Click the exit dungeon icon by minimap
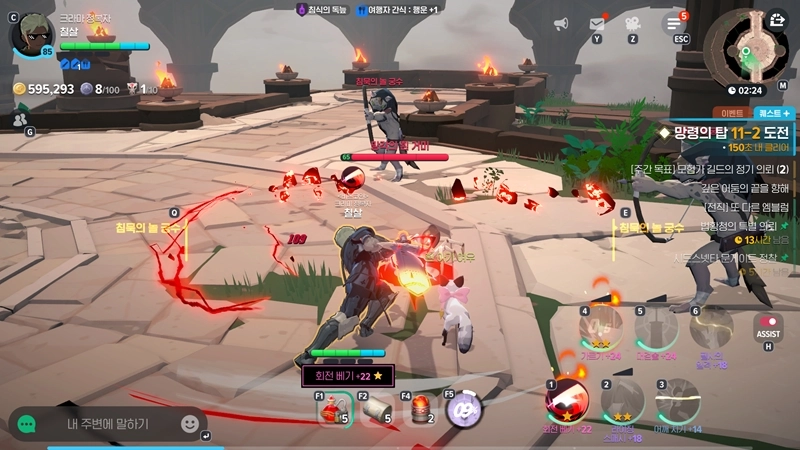The height and width of the screenshot is (450, 800). 777,19
